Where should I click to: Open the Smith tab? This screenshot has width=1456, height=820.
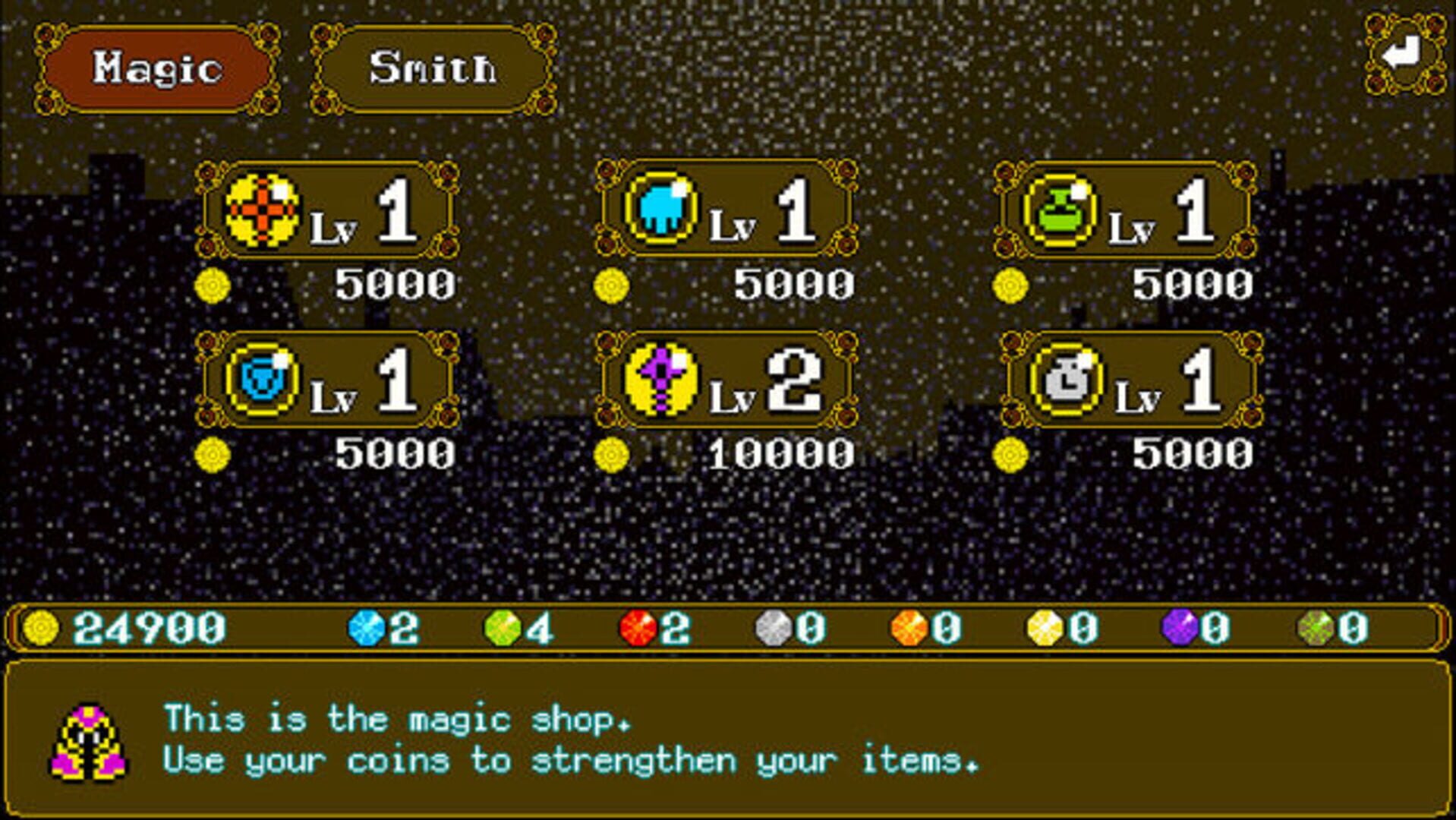[x=433, y=69]
